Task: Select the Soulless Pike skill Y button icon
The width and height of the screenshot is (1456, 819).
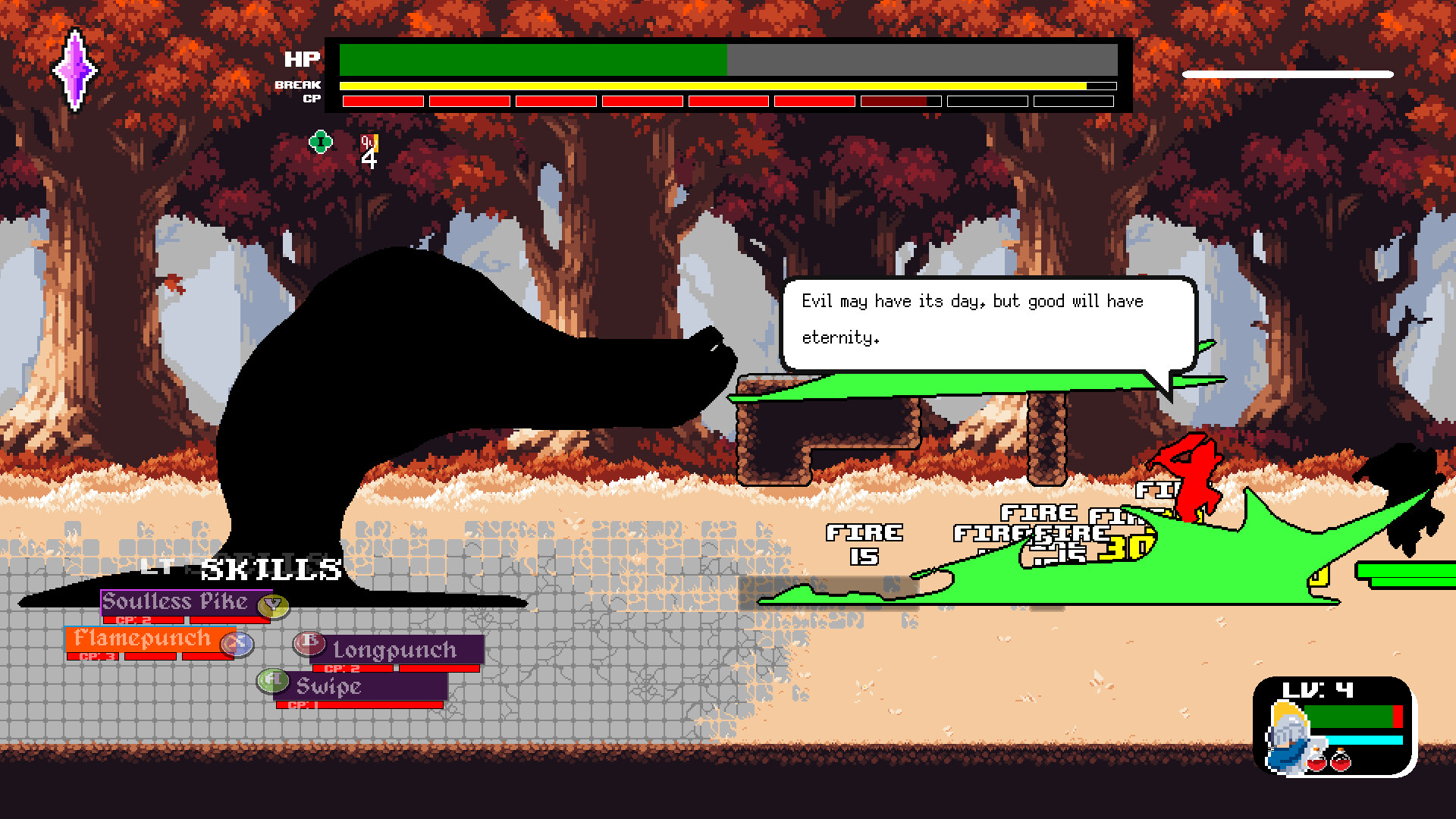Action: point(272,605)
